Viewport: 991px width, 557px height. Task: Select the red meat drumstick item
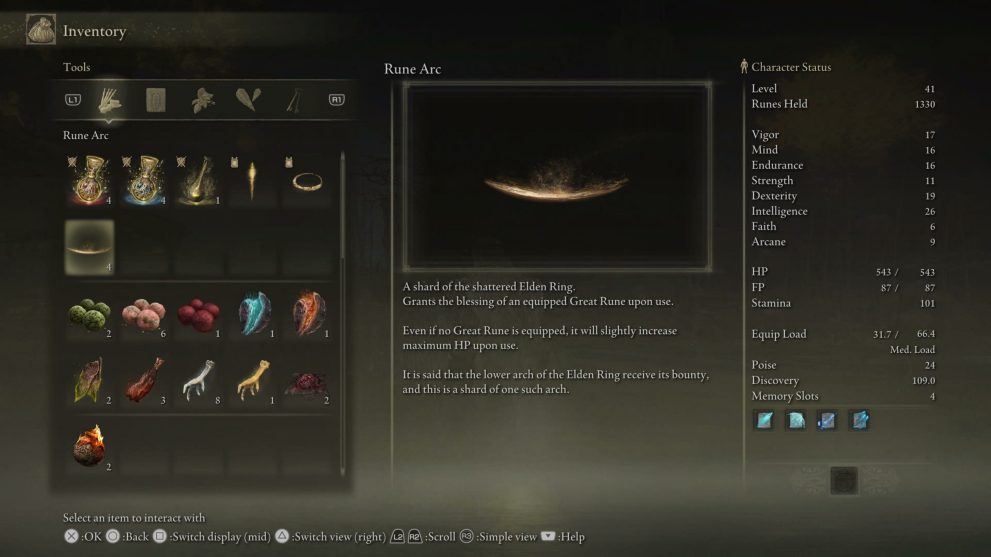click(x=143, y=380)
